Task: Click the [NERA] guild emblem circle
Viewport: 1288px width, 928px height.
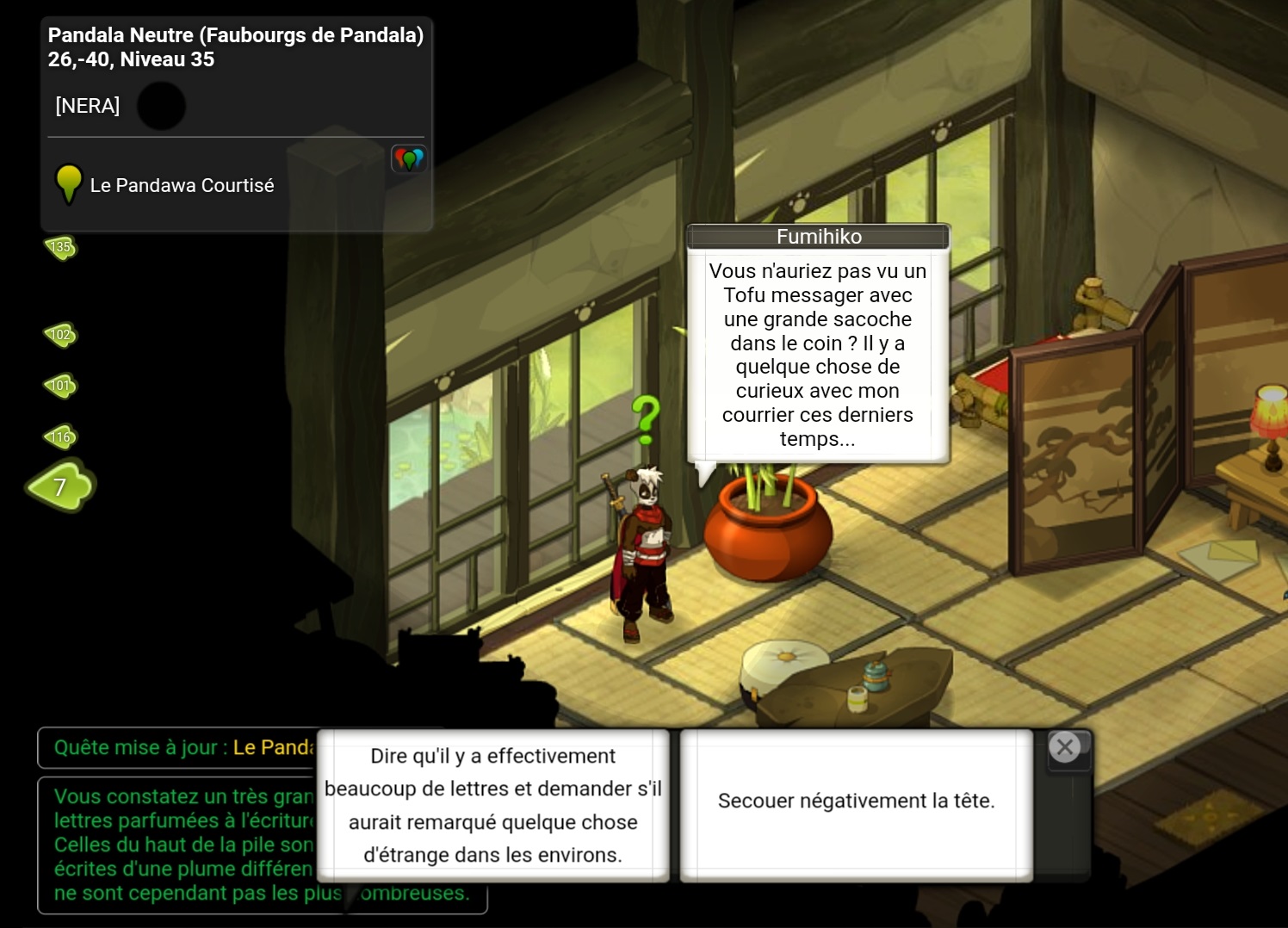Action: coord(161,106)
